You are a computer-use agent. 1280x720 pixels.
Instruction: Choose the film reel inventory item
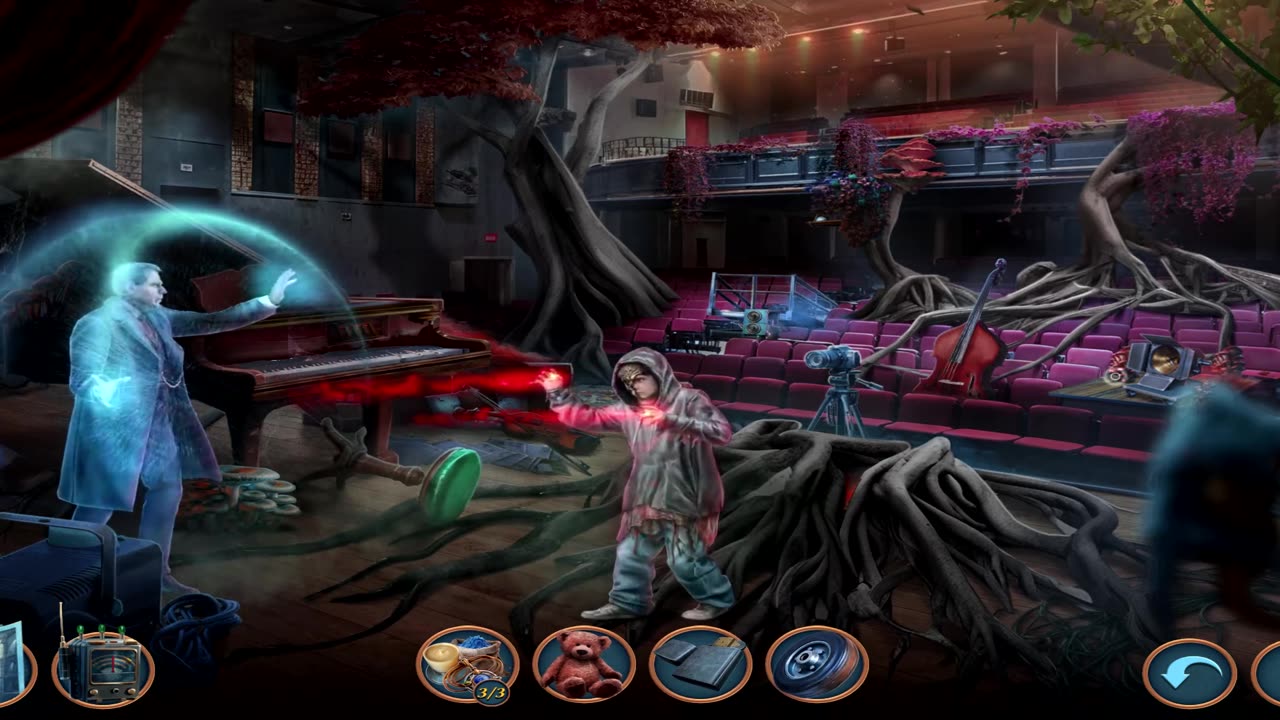(817, 664)
